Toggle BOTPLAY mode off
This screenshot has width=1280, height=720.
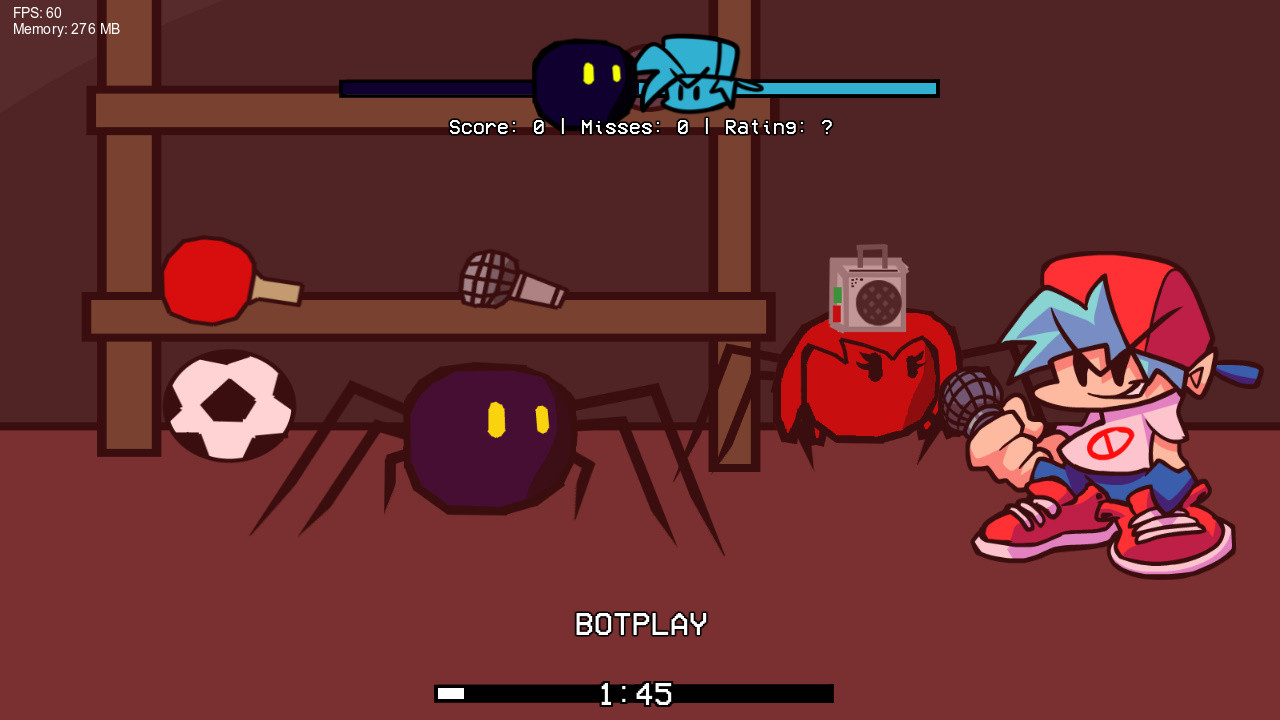point(639,624)
